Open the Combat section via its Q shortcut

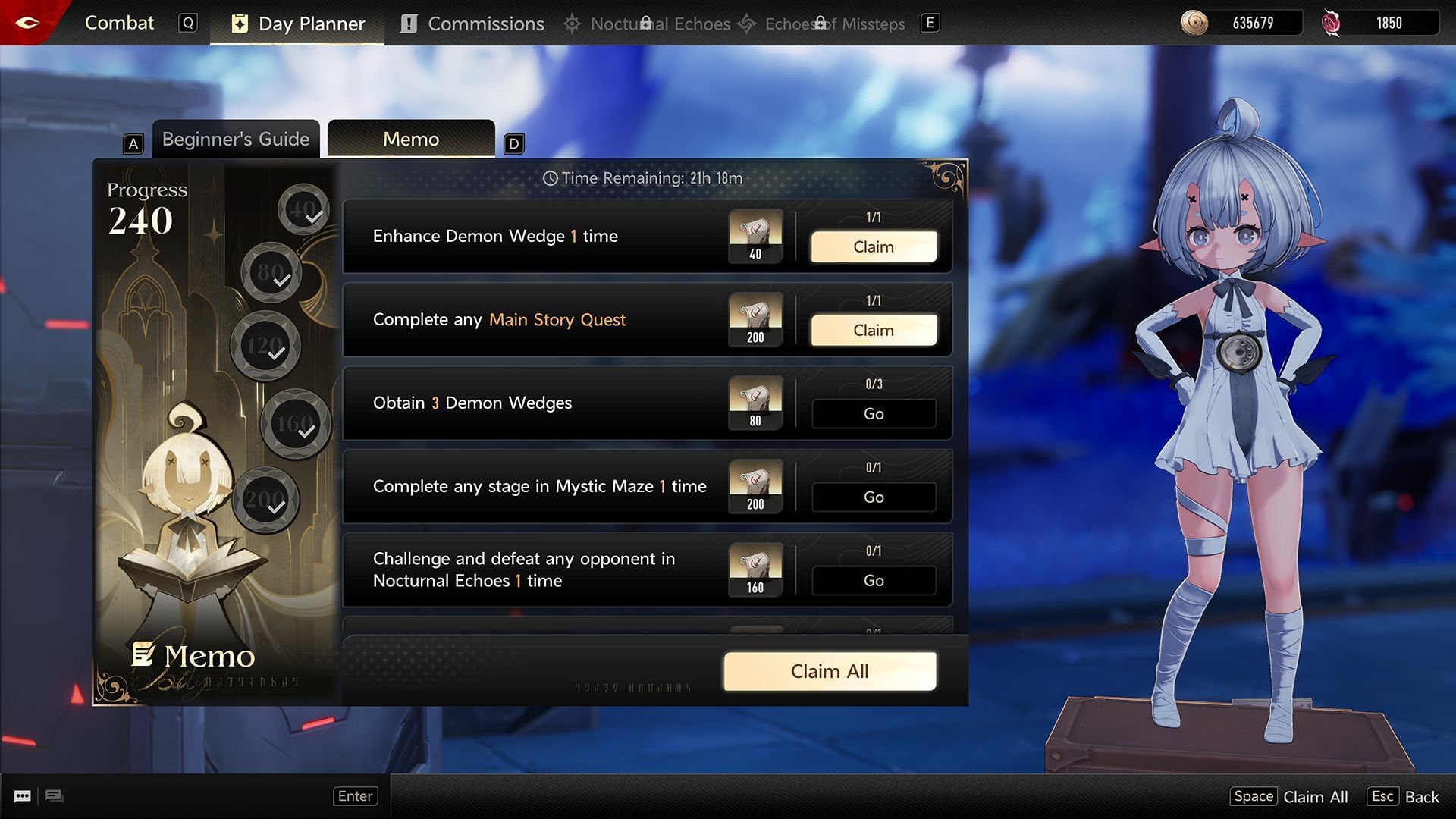tap(188, 23)
